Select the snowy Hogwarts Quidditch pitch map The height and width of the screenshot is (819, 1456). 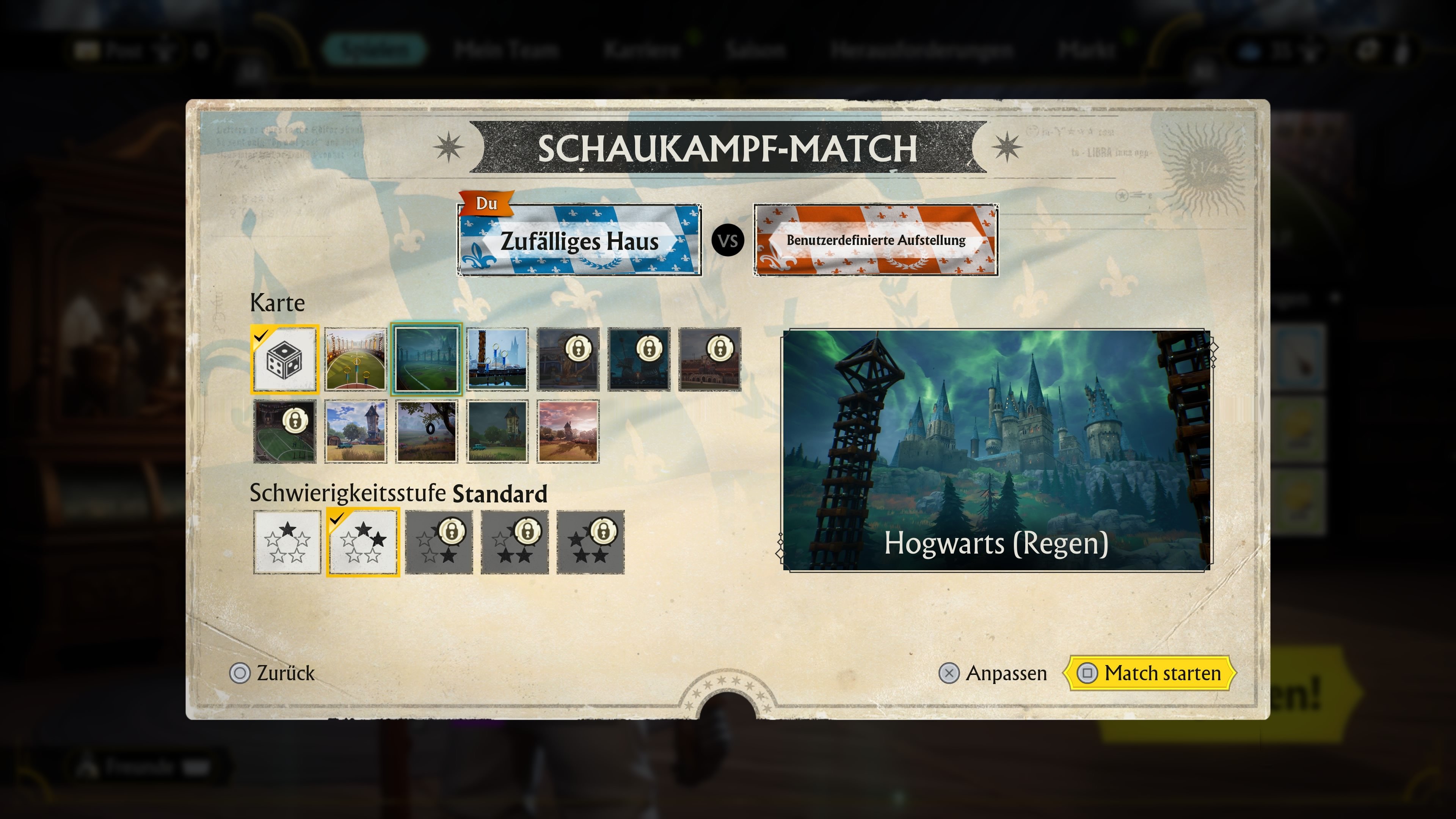[x=497, y=359]
